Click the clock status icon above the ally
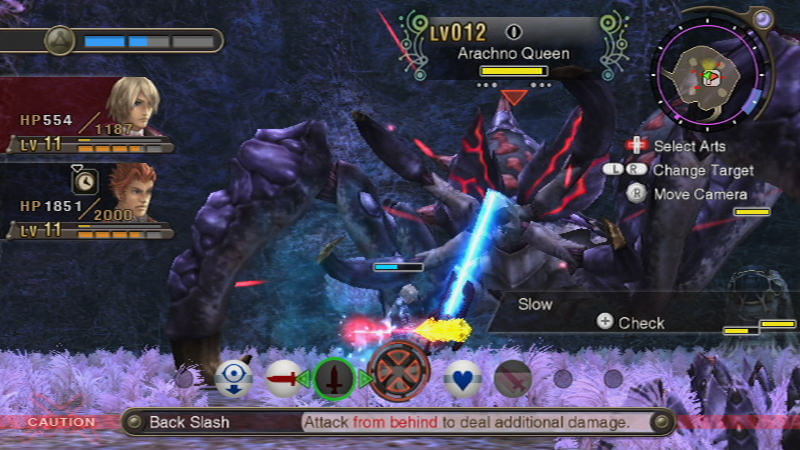Image resolution: width=800 pixels, height=450 pixels. (x=84, y=180)
